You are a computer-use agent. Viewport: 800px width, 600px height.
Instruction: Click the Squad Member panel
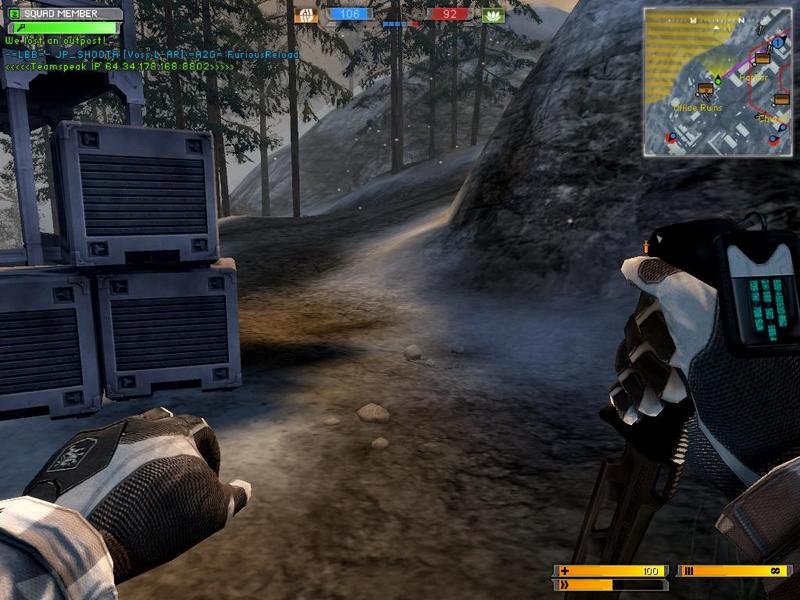(x=66, y=14)
